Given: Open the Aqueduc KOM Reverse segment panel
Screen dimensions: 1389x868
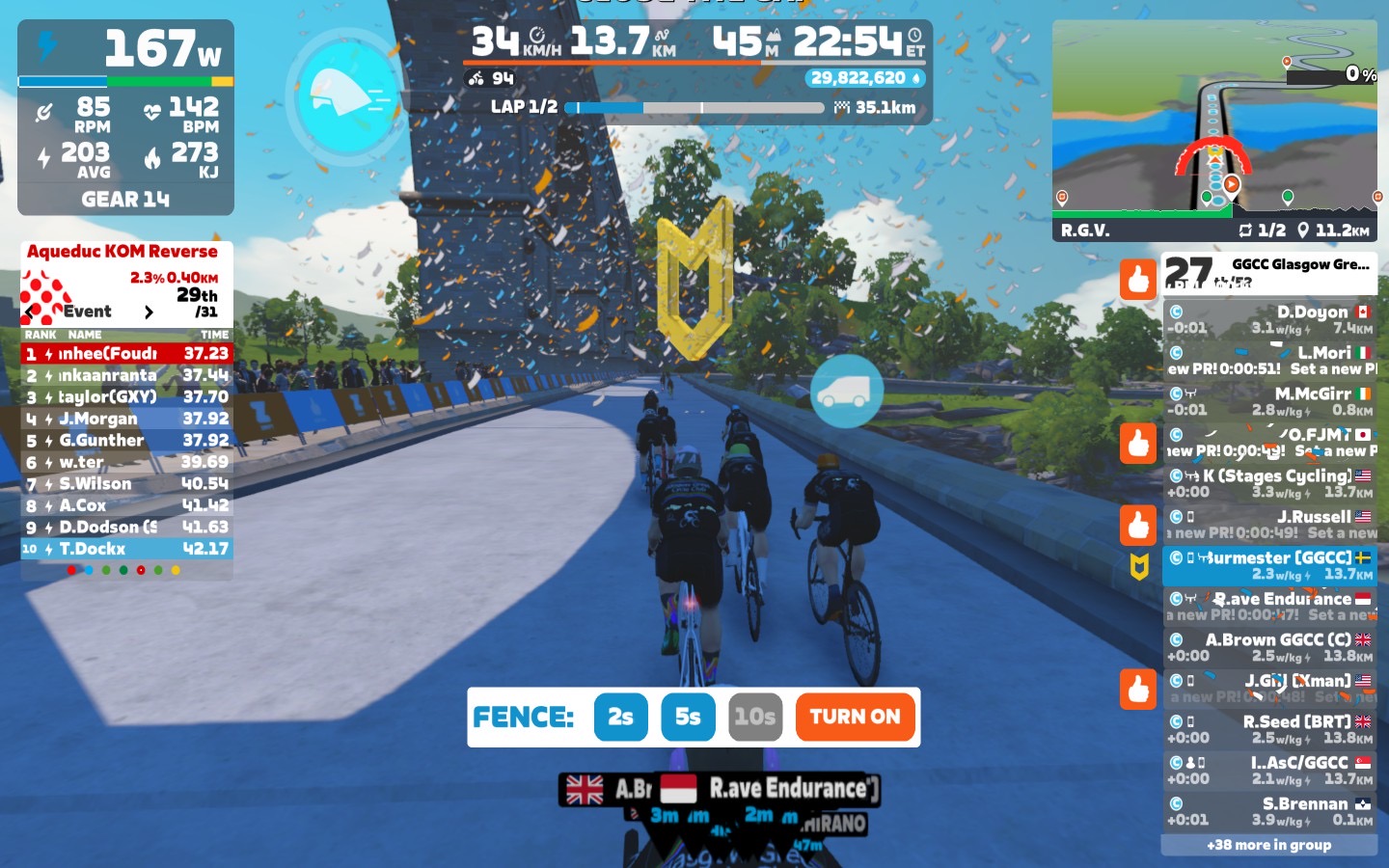Looking at the screenshot, I should click(x=123, y=252).
